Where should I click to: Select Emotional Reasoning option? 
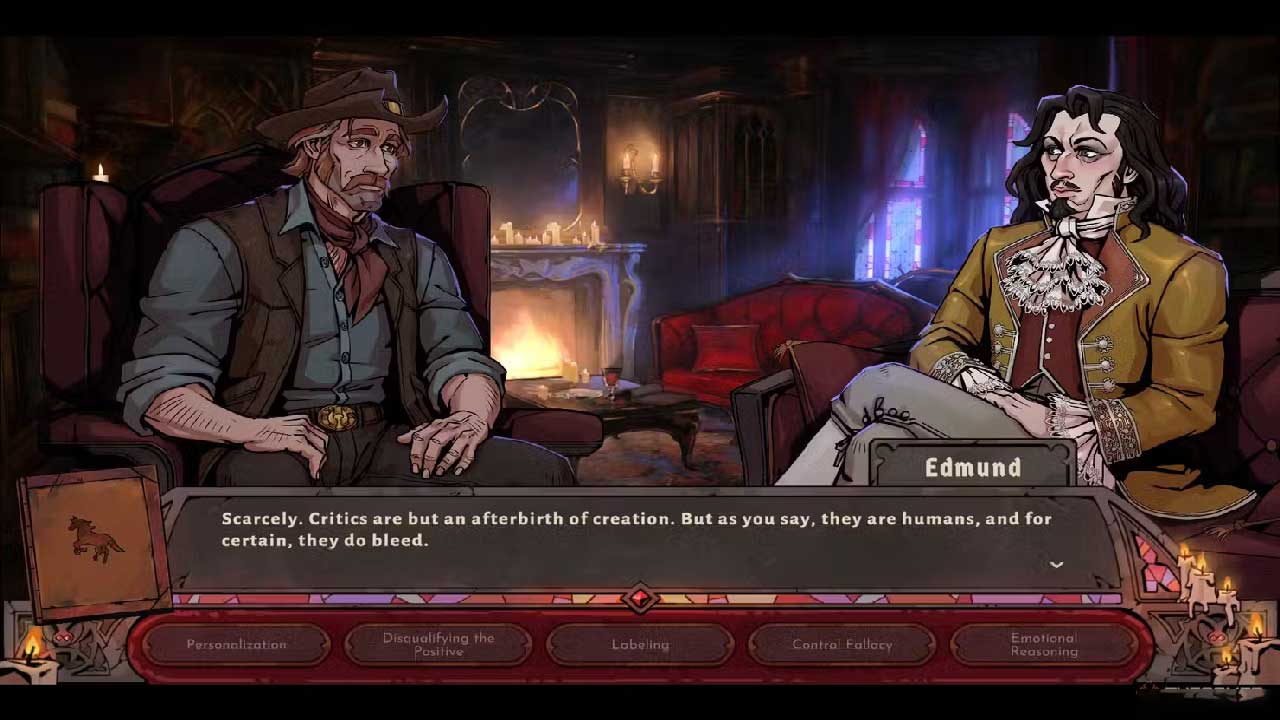[1044, 645]
